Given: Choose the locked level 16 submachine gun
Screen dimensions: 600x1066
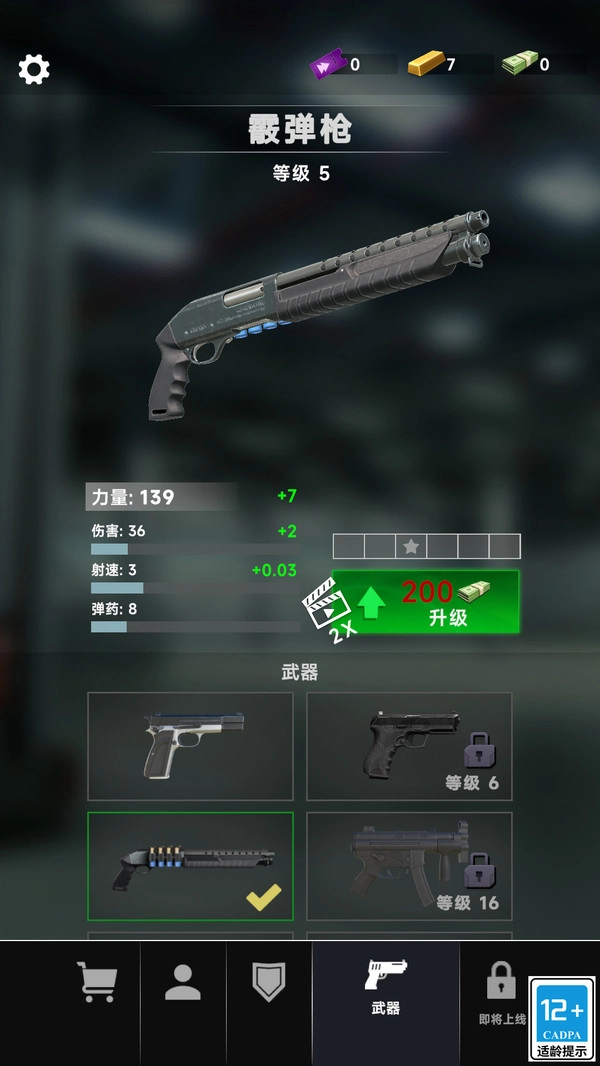Looking at the screenshot, I should pos(409,865).
